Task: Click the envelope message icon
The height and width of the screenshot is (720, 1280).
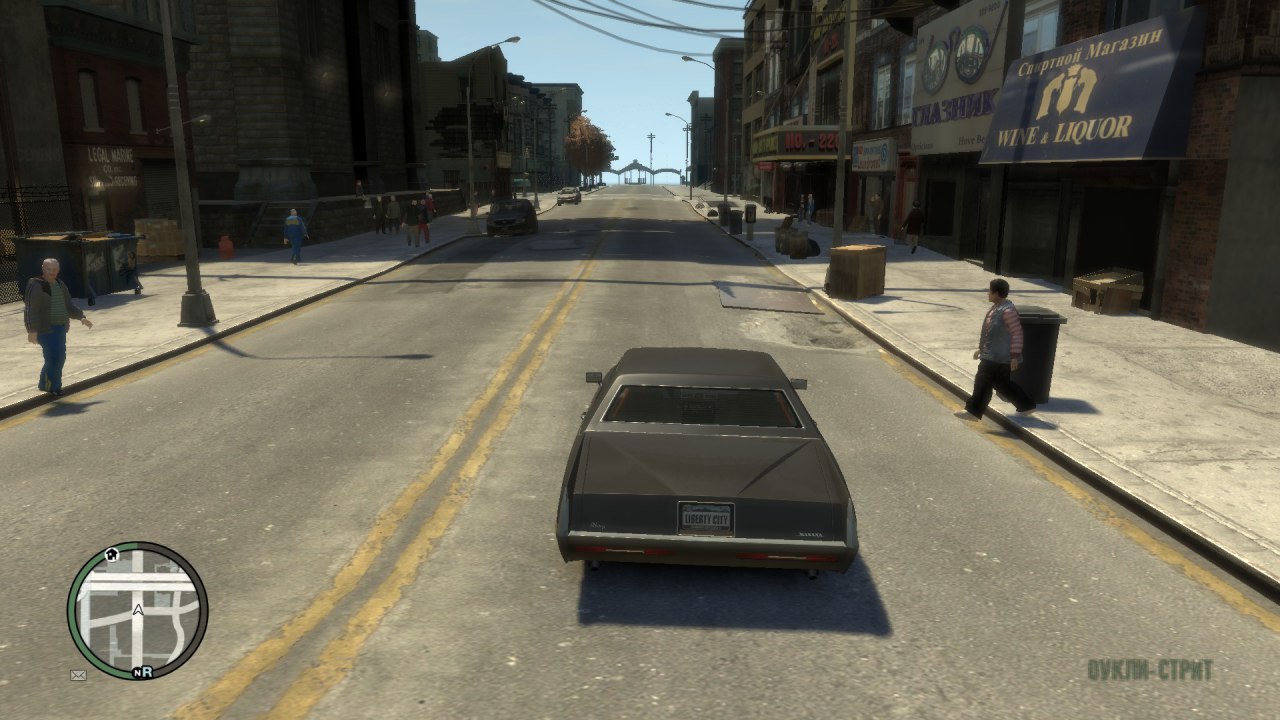Action: coord(78,675)
